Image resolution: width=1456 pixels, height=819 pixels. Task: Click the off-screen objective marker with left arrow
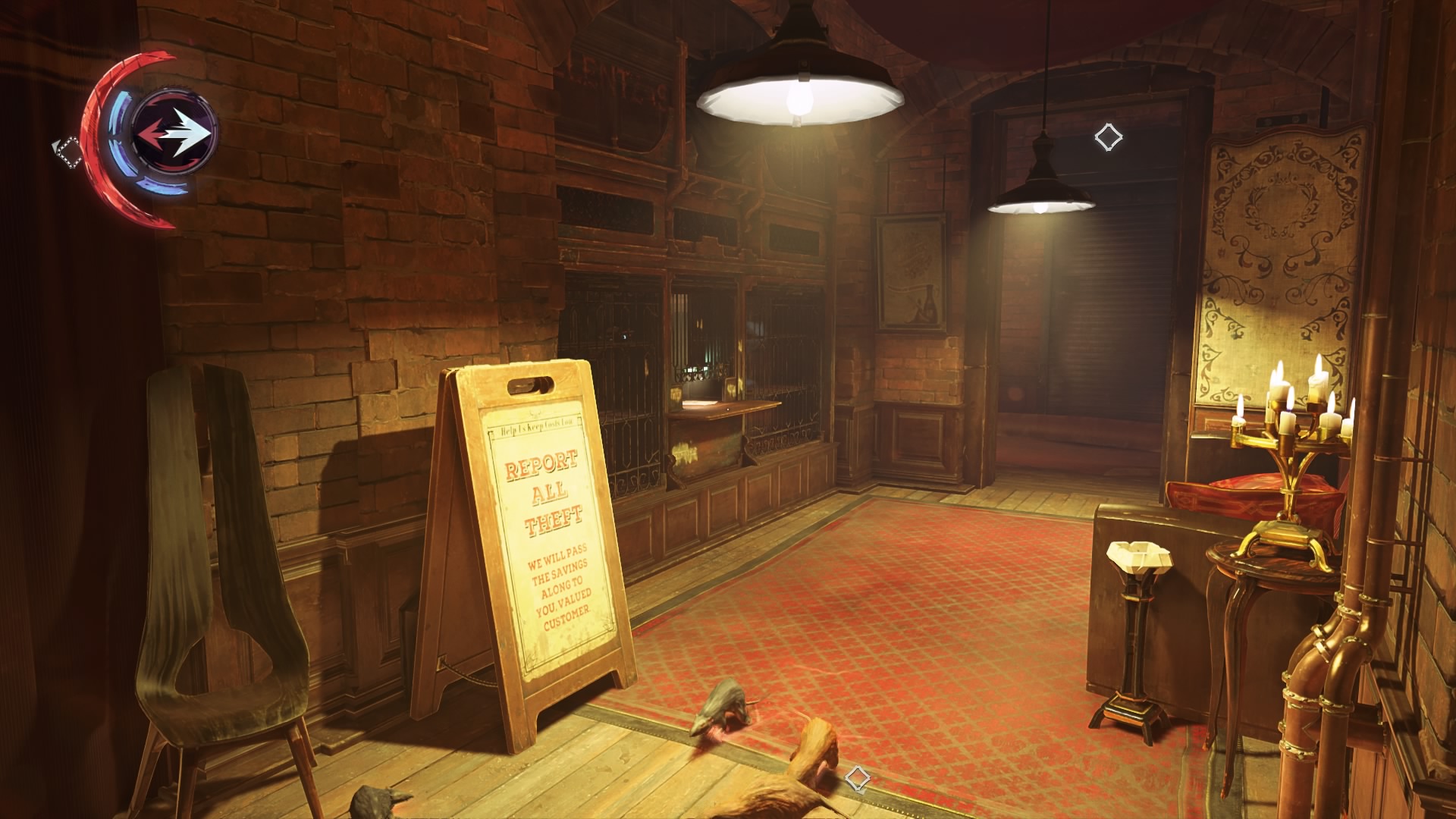pos(67,150)
